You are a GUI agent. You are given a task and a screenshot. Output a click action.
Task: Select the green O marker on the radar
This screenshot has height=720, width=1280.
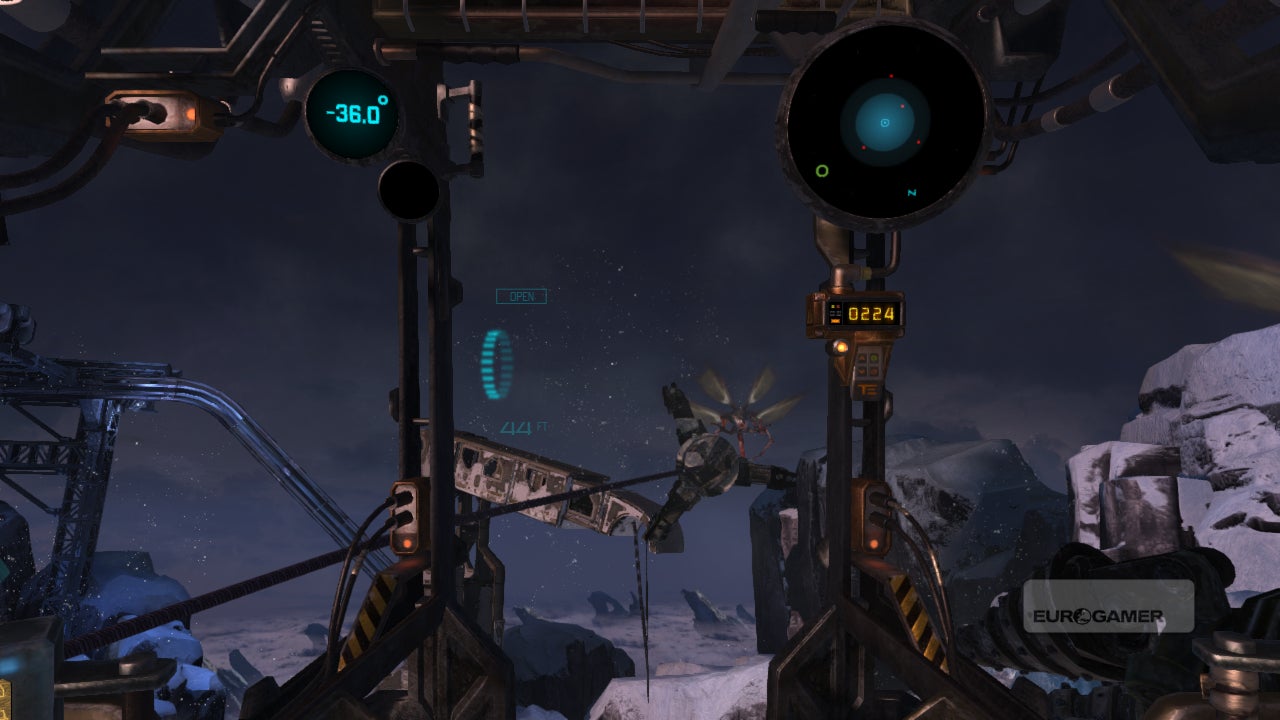tap(822, 170)
